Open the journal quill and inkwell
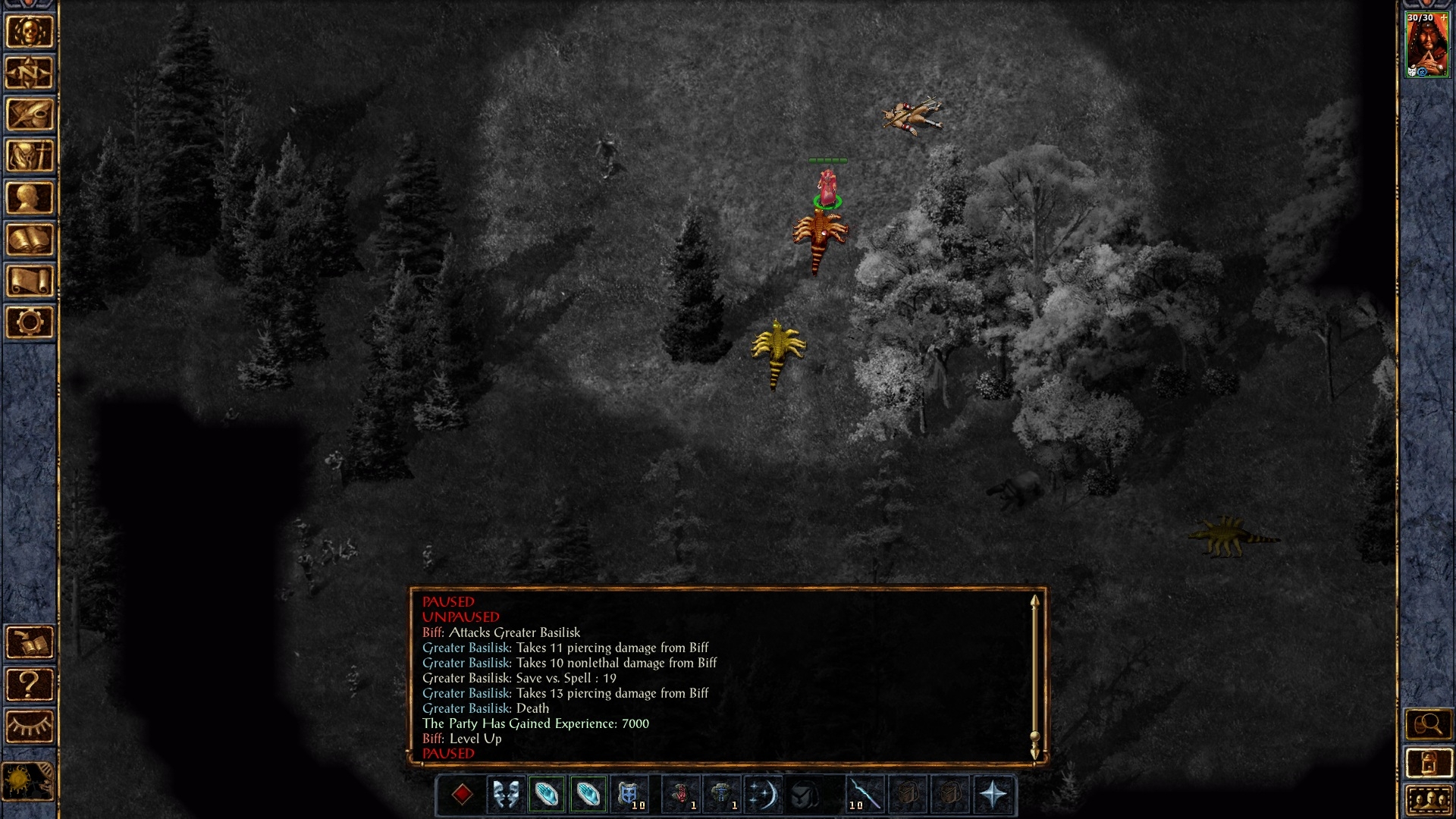The image size is (1456, 819). point(30,115)
